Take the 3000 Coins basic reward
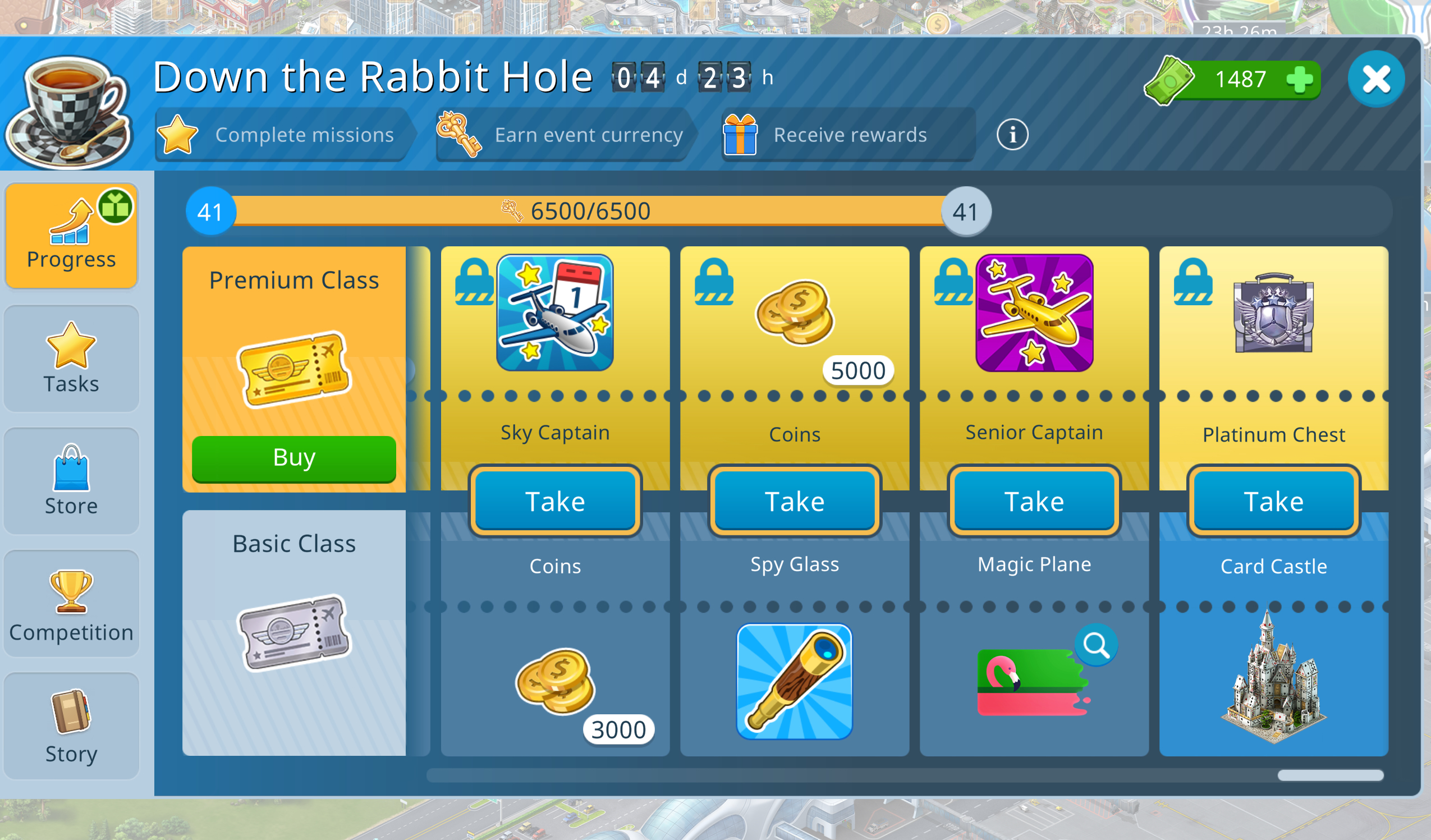 [555, 501]
